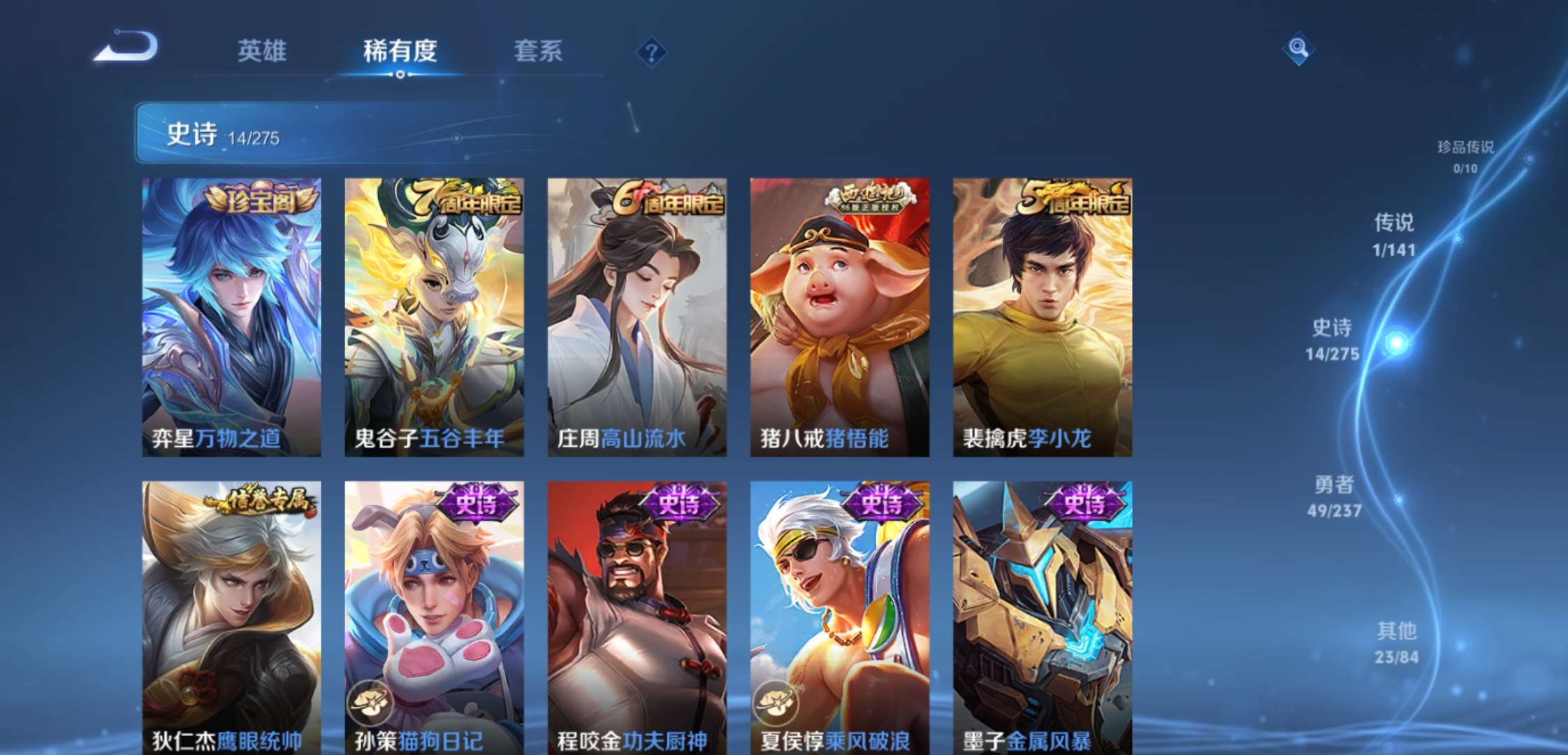1568x755 pixels.
Task: Open search with the magnifier icon
Action: (1300, 49)
